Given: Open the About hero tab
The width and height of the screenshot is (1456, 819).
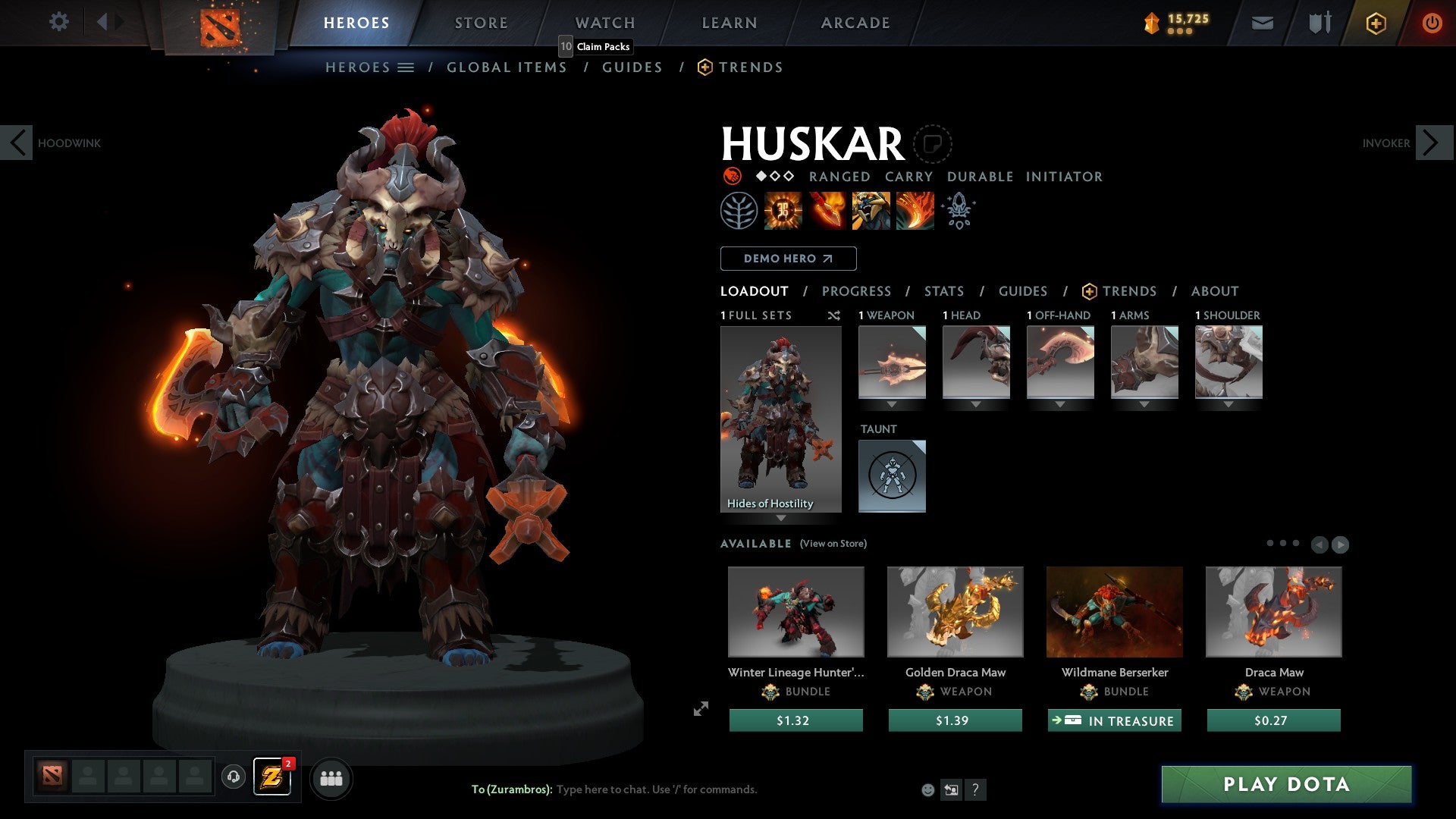Looking at the screenshot, I should click(1214, 291).
